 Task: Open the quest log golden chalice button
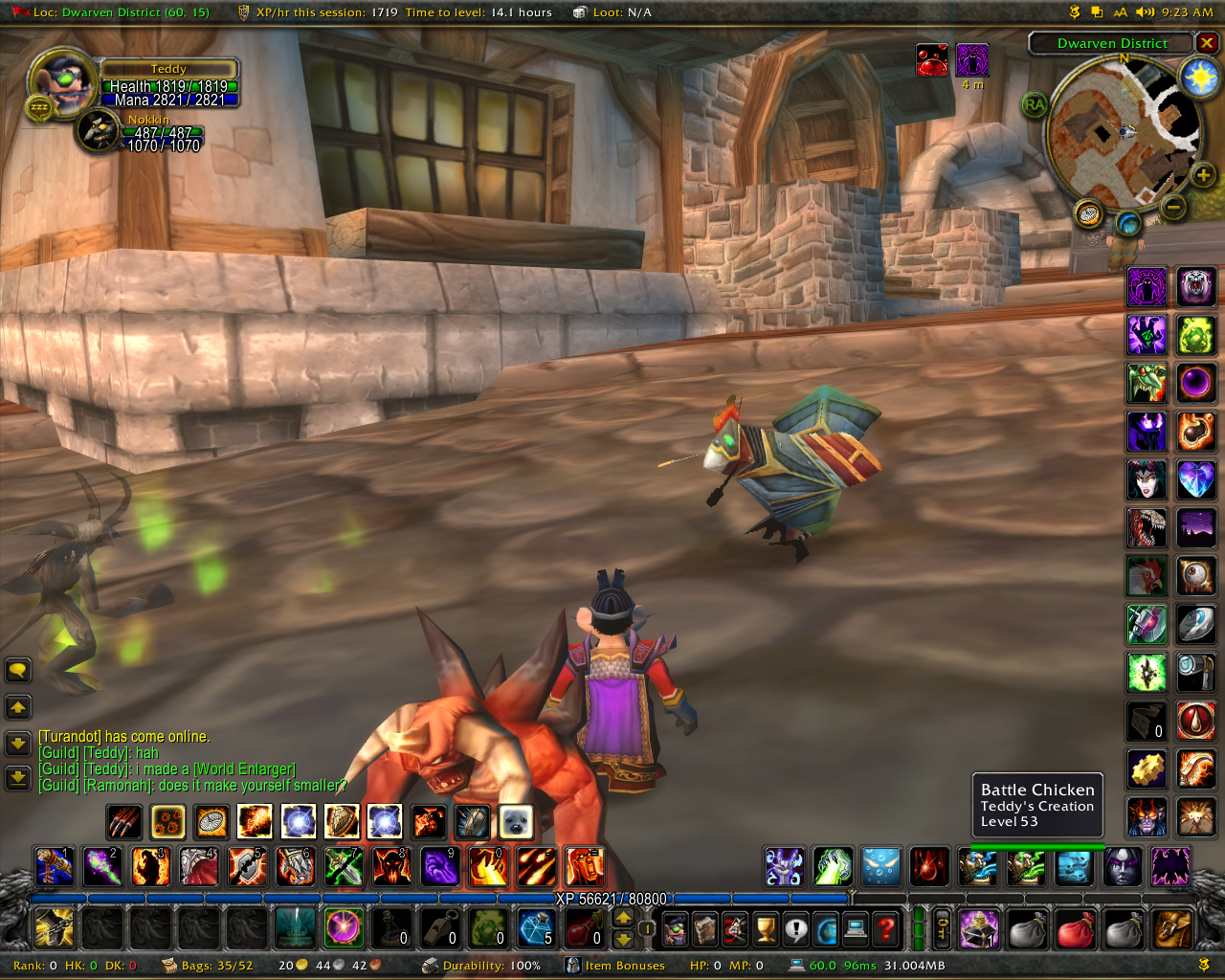tap(765, 927)
